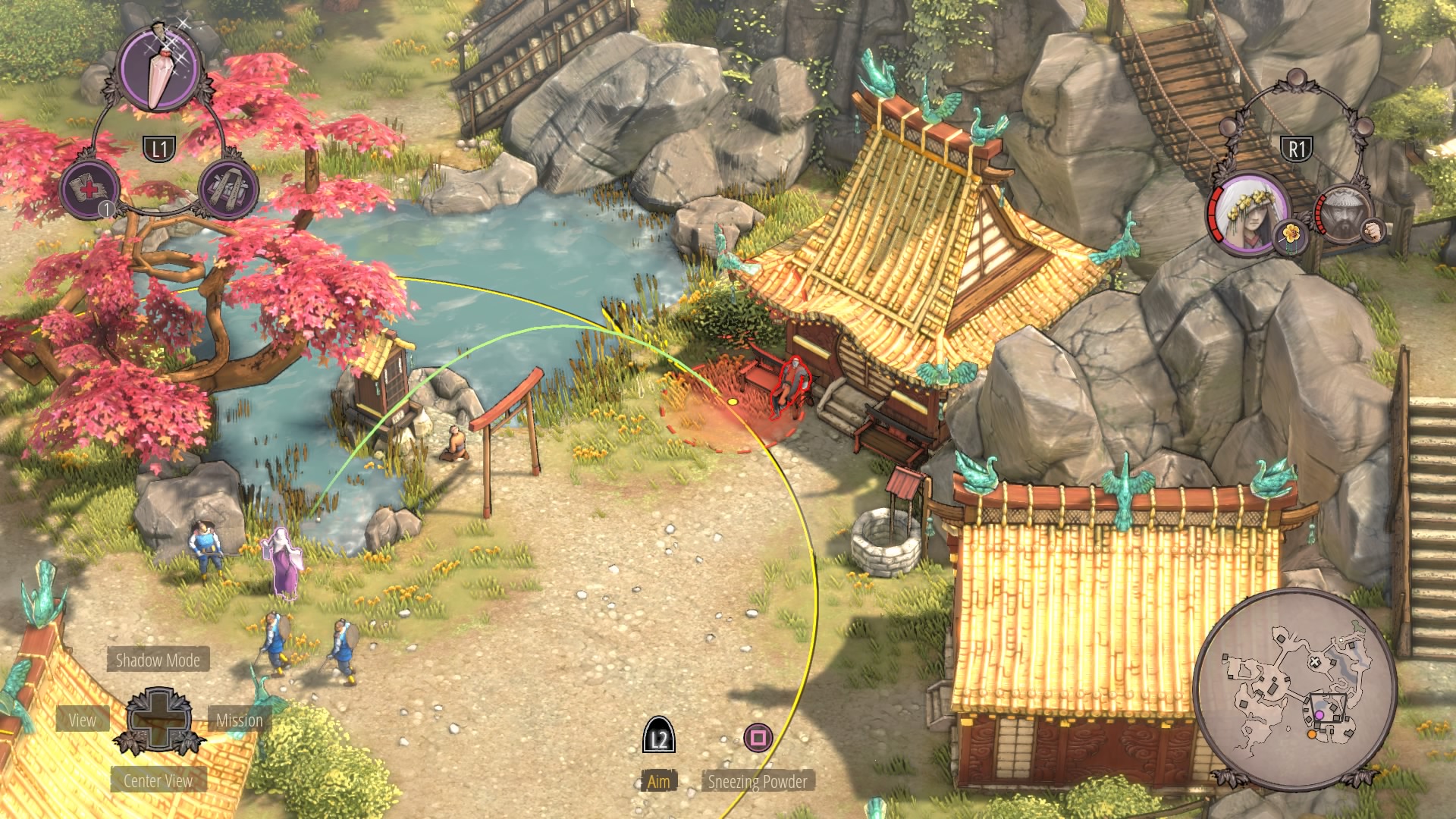The image size is (1456, 819).
Task: Toggle Shadow Mode
Action: (158, 661)
